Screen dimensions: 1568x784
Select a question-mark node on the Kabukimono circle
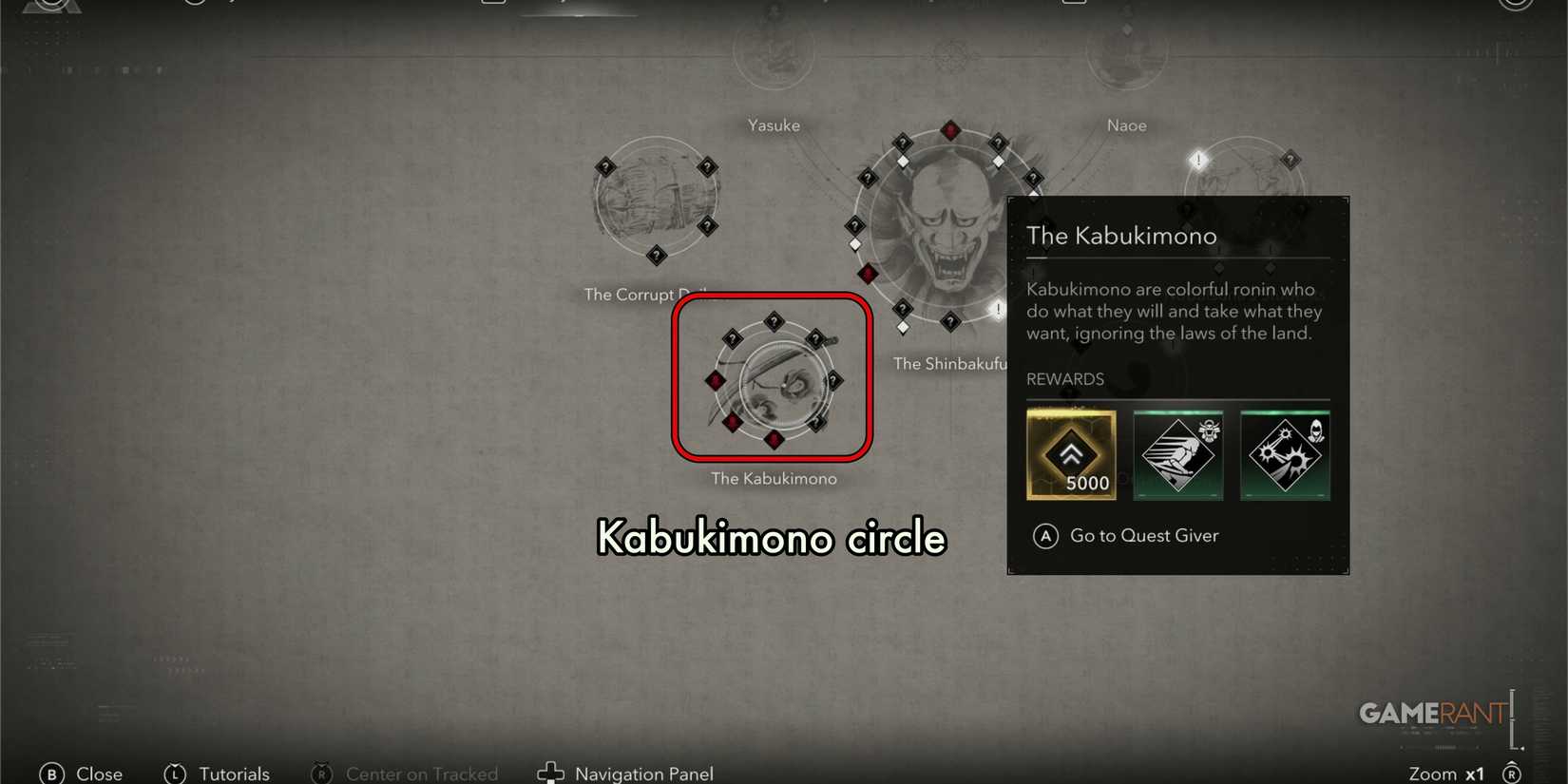773,321
